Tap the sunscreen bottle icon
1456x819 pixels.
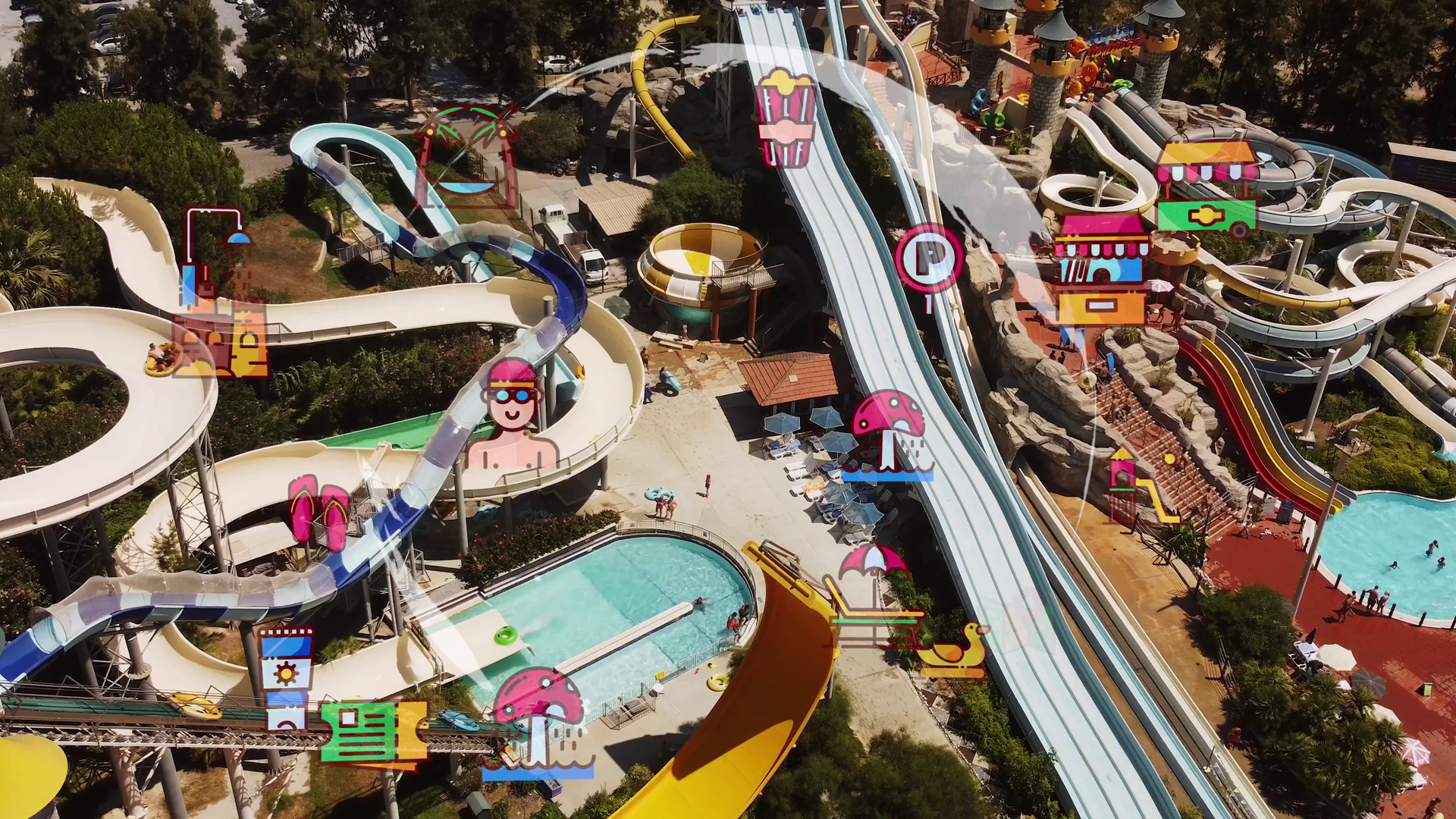(x=285, y=679)
